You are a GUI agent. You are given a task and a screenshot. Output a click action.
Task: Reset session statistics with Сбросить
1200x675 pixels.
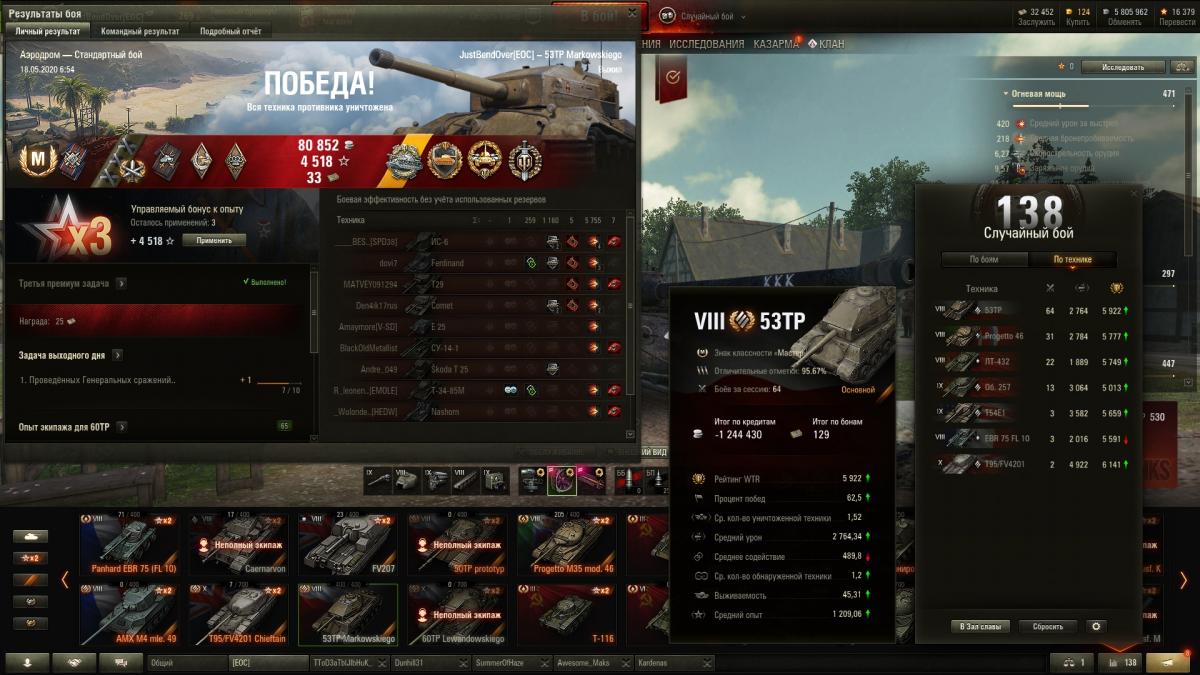(1047, 626)
